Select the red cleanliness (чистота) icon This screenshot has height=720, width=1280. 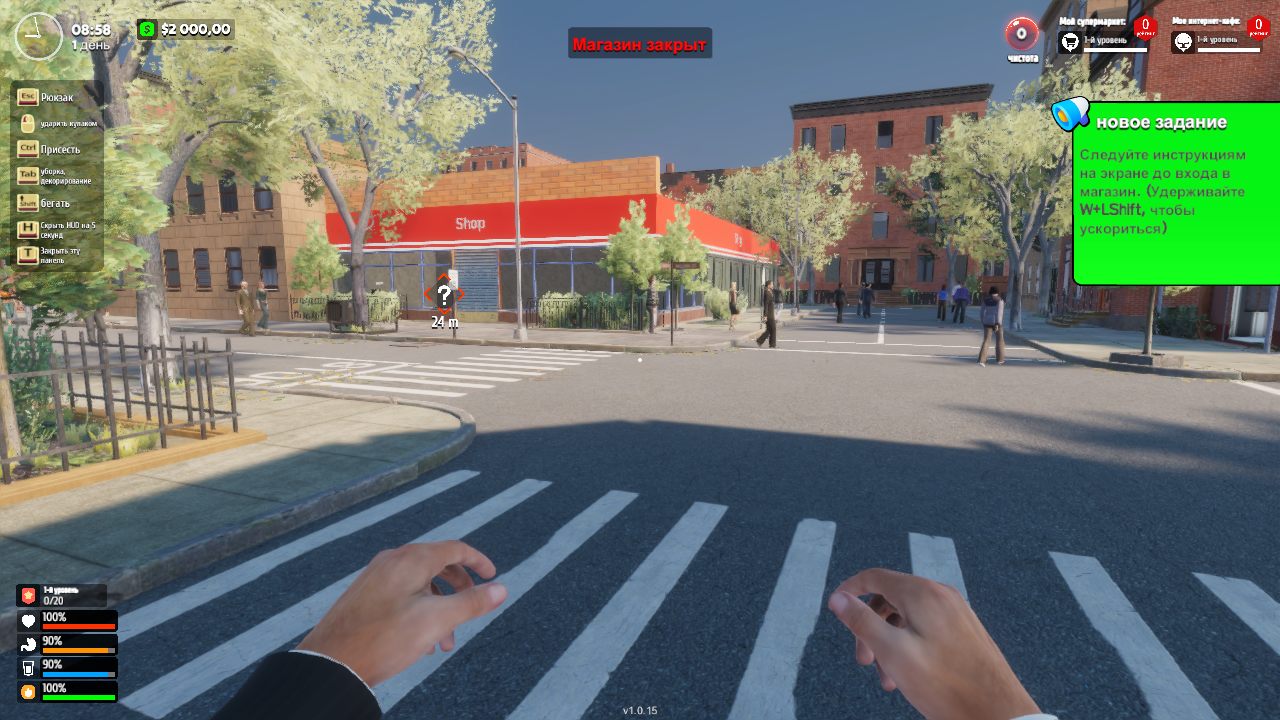(1019, 32)
